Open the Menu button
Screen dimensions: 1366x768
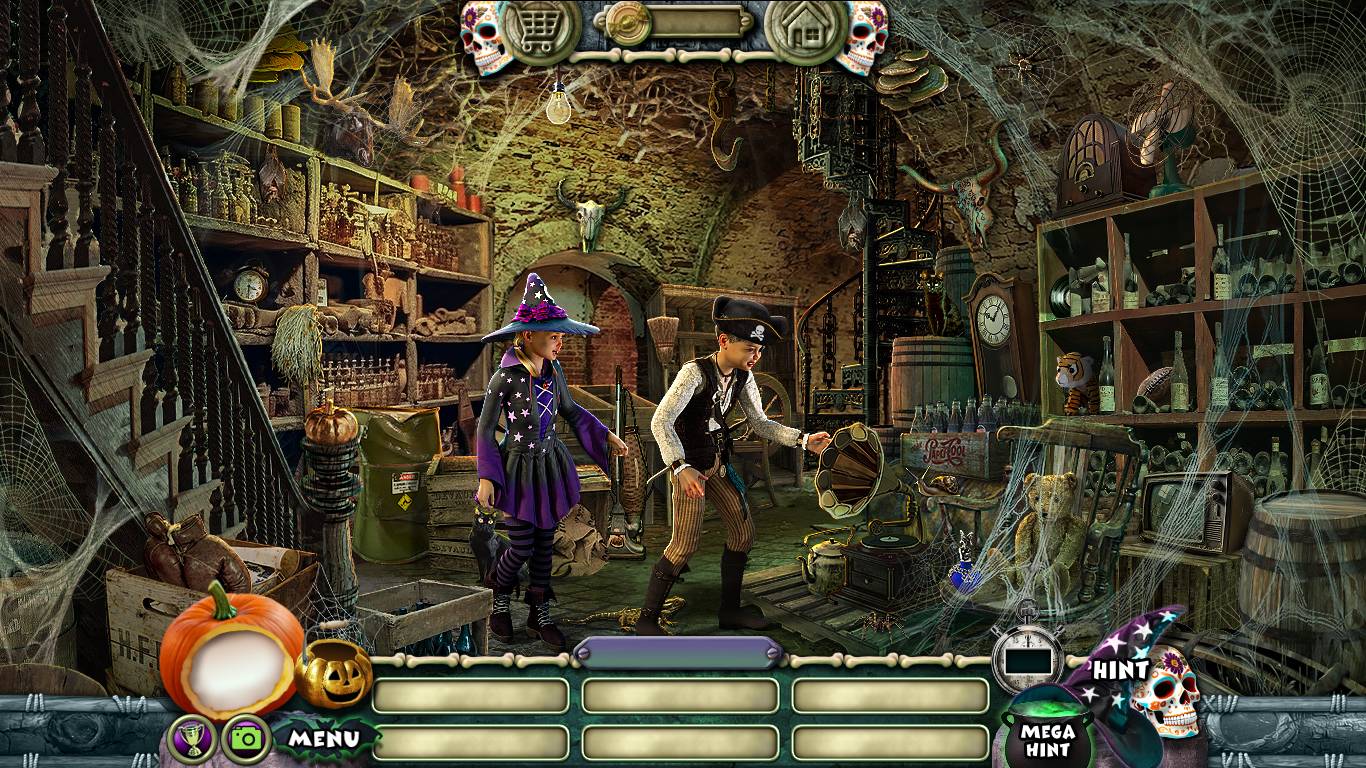(x=324, y=739)
